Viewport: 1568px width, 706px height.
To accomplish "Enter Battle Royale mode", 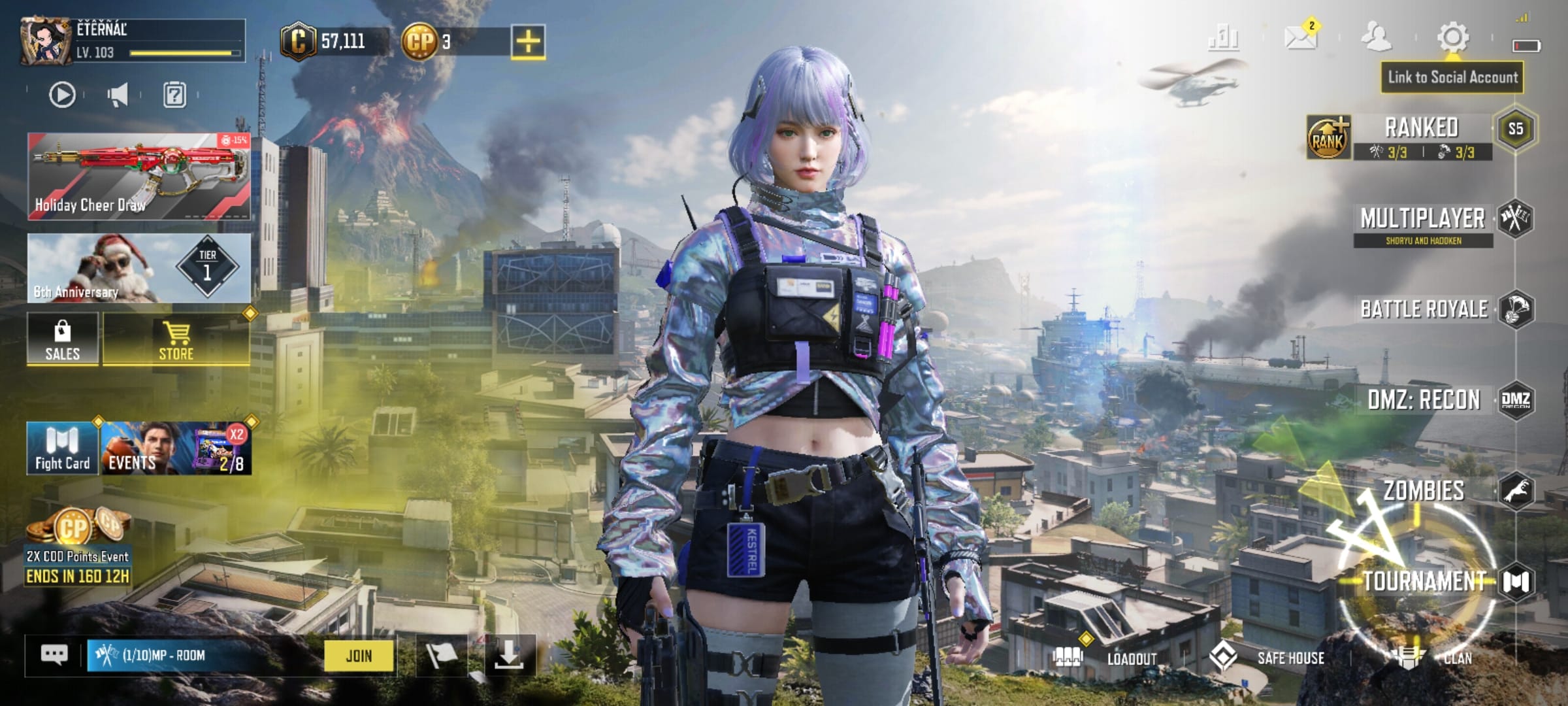I will (x=1424, y=309).
